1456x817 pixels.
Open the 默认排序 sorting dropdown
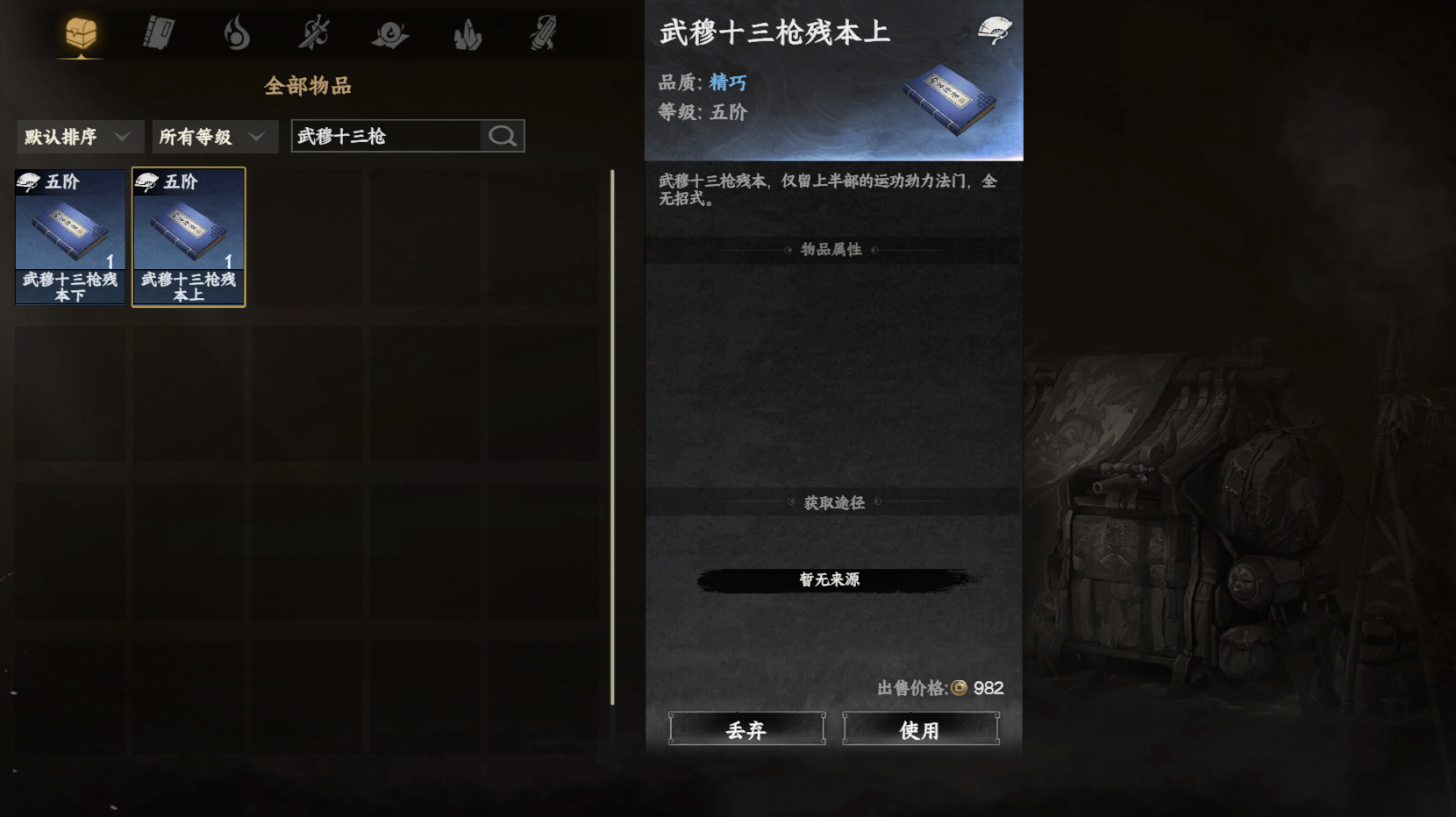click(79, 137)
